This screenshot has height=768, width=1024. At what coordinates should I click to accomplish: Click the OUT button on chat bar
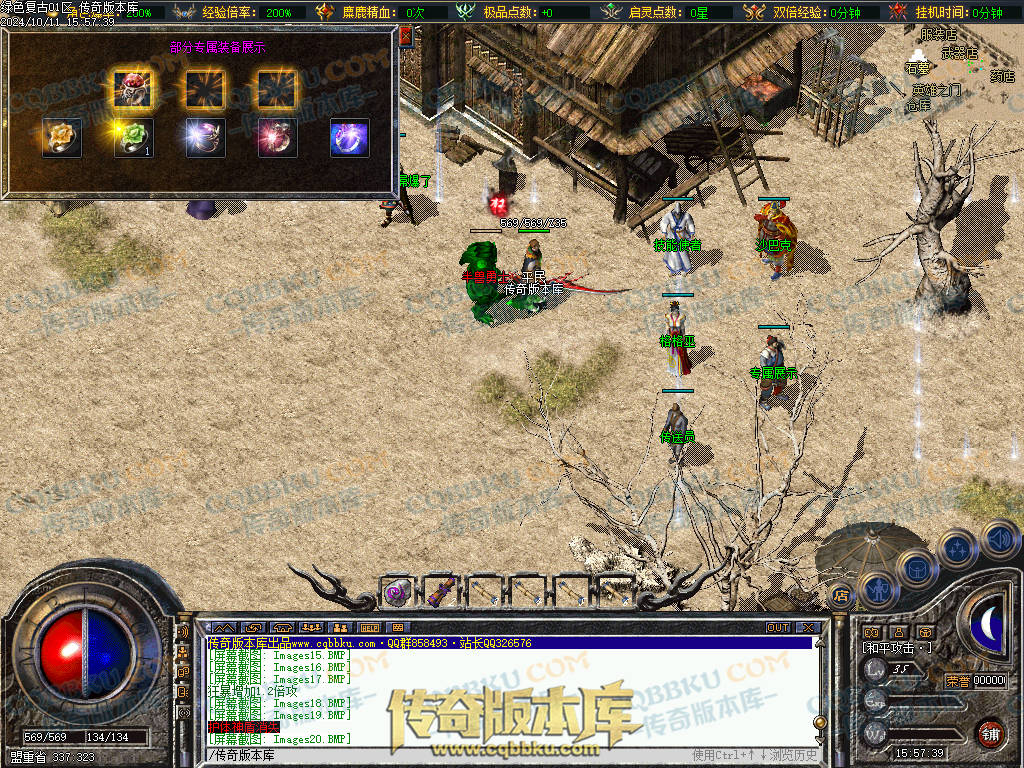coord(778,627)
